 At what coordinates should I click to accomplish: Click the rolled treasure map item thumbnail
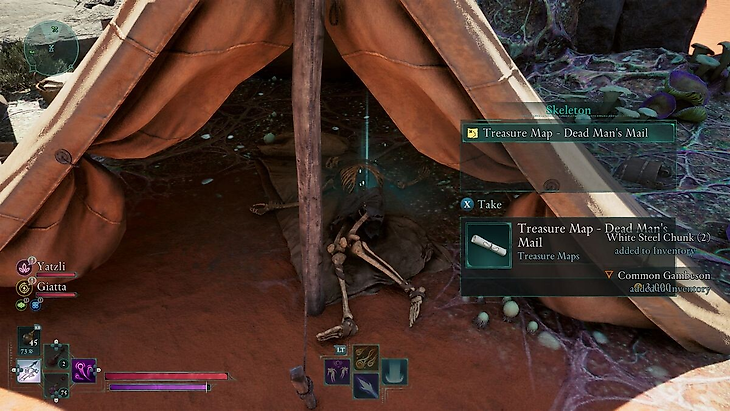click(x=489, y=244)
